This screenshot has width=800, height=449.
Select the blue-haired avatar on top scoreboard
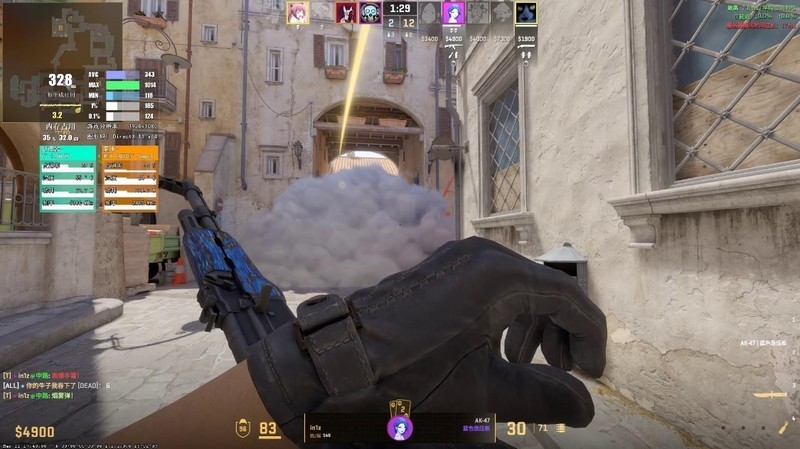click(453, 12)
